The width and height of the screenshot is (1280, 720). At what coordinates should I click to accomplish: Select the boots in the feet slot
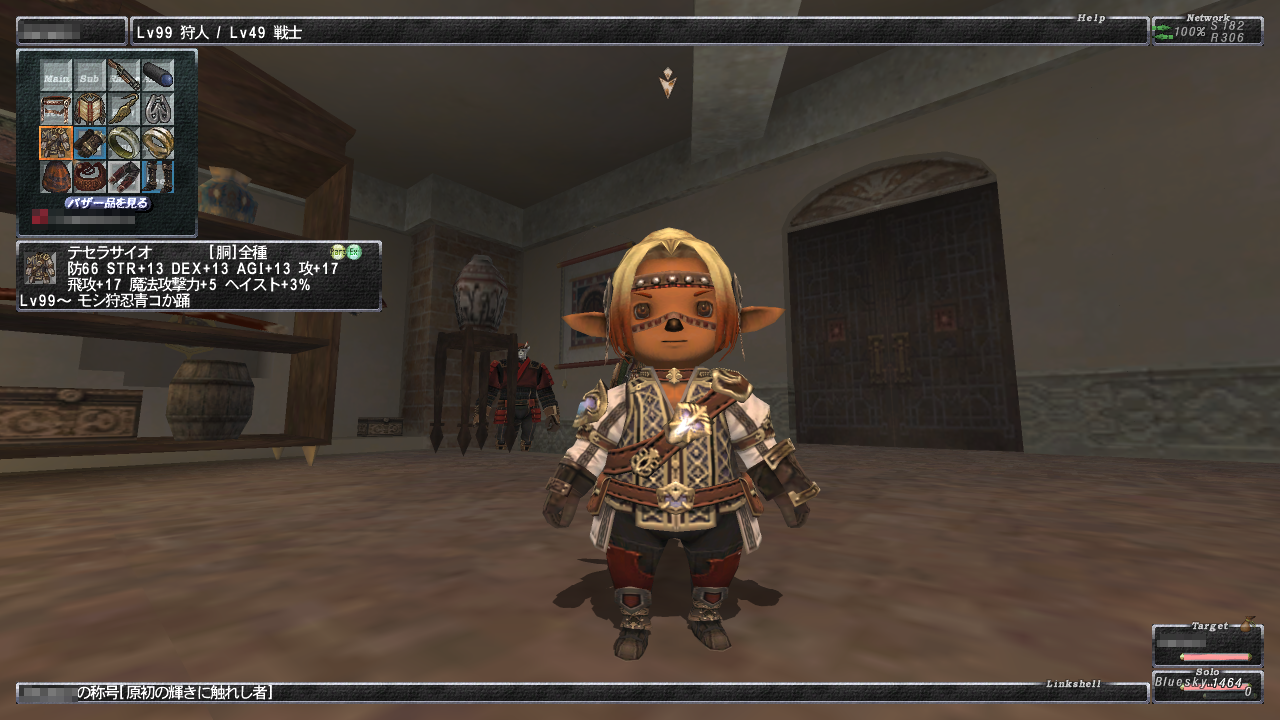point(157,177)
